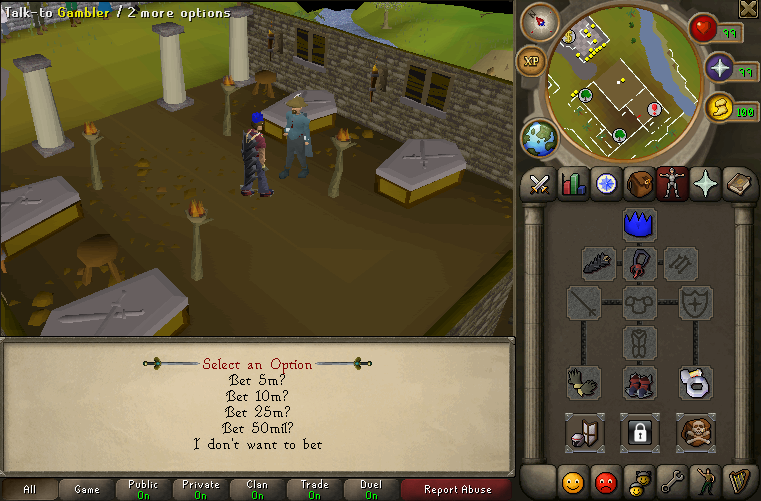Open the Combat Options crossed swords tab
Screen dimensions: 761x501
tap(540, 185)
